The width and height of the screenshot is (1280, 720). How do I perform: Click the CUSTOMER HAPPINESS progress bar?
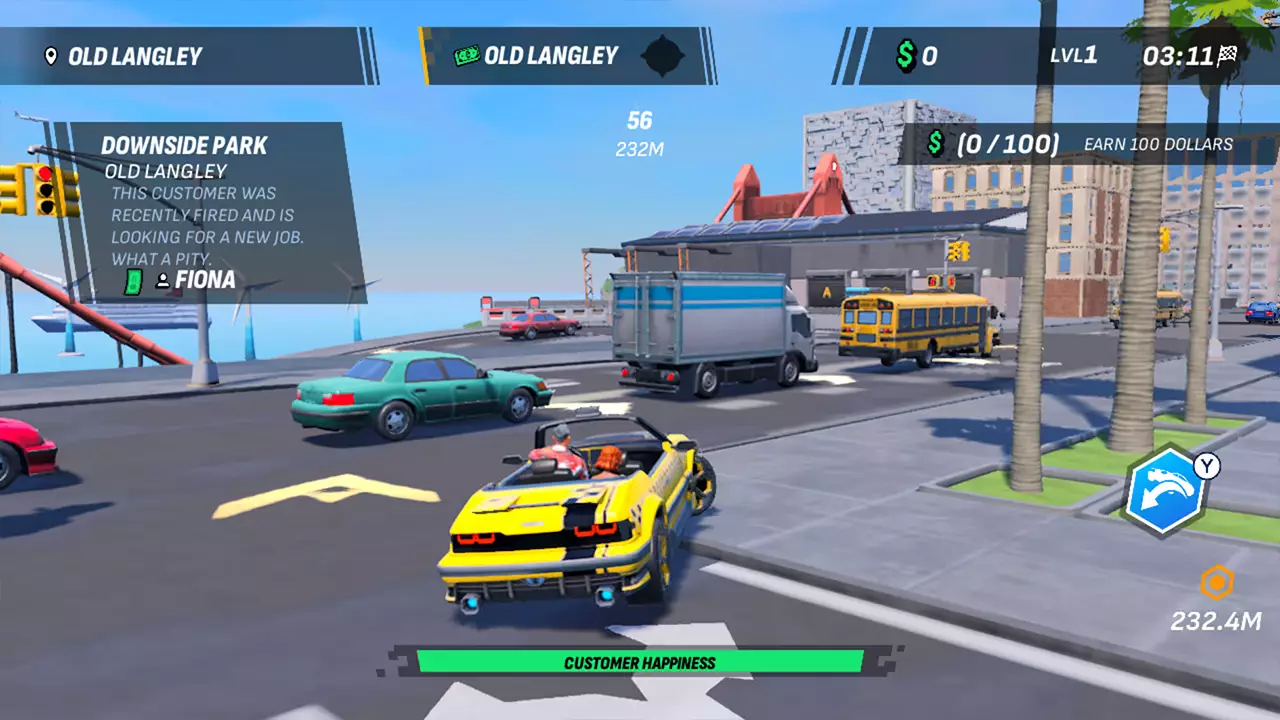pos(640,662)
